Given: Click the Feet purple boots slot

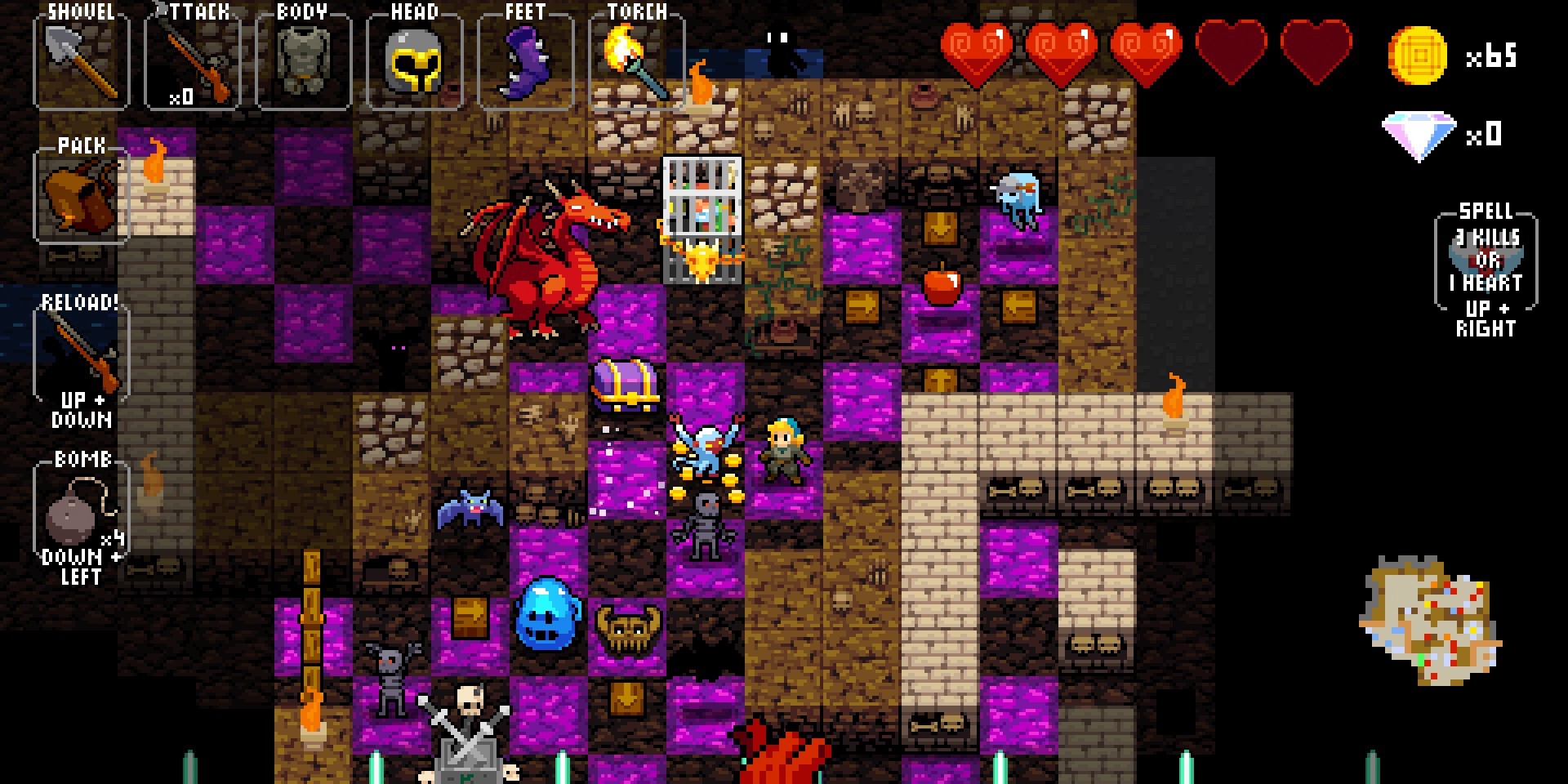Looking at the screenshot, I should (x=525, y=60).
